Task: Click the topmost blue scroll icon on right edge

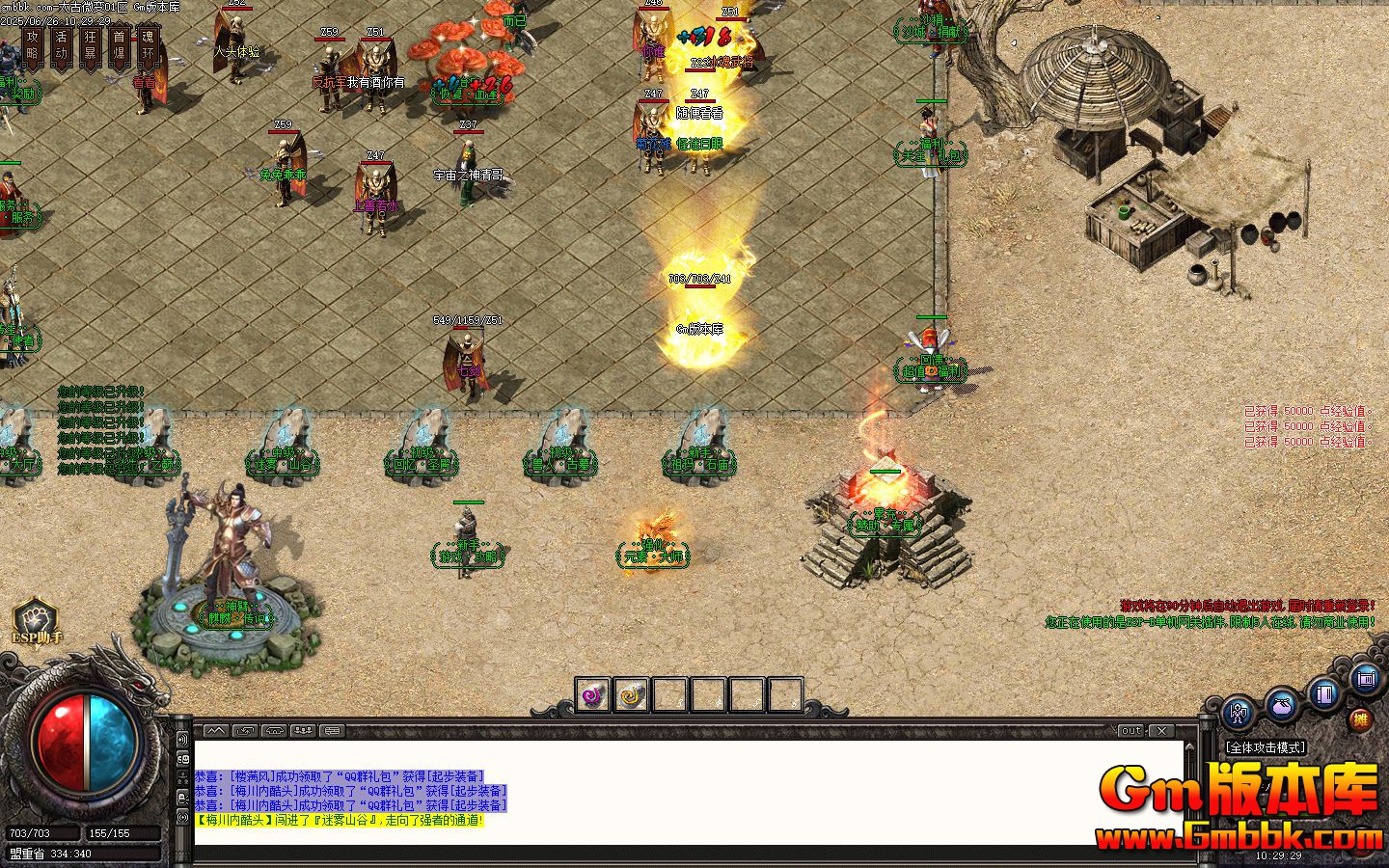Action: 1364,681
